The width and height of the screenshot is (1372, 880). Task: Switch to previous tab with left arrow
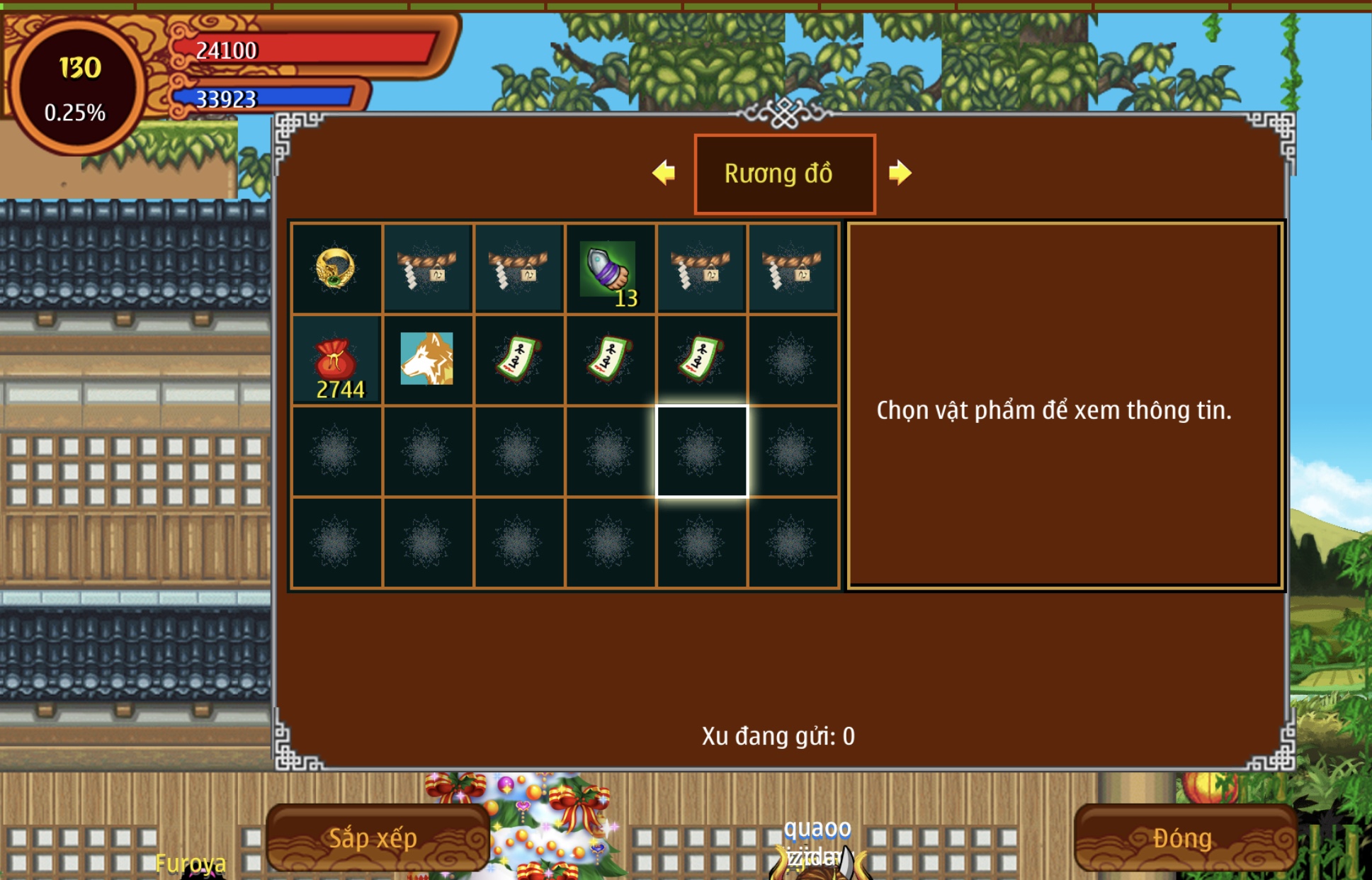(664, 173)
